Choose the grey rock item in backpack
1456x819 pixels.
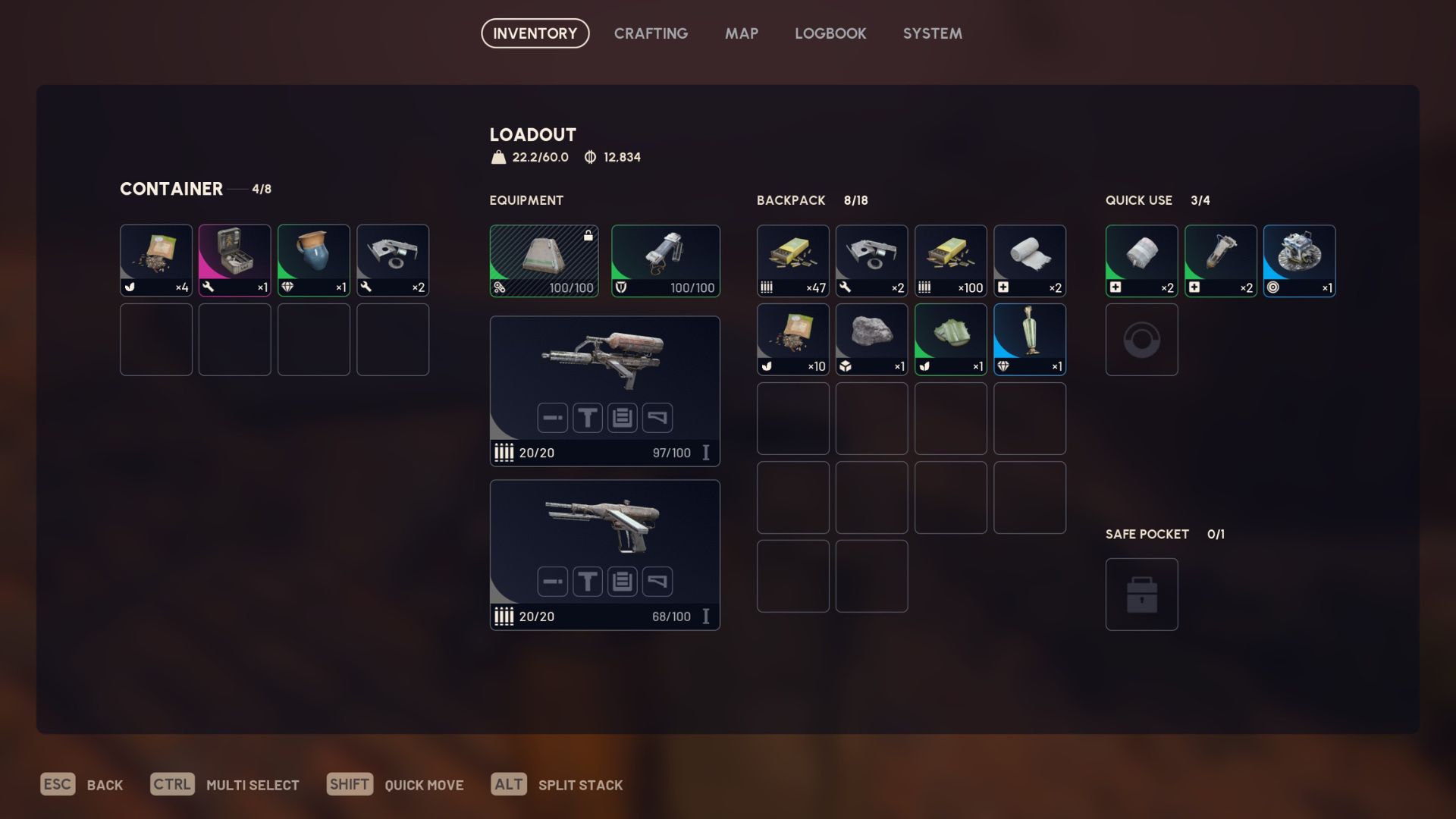click(x=871, y=339)
